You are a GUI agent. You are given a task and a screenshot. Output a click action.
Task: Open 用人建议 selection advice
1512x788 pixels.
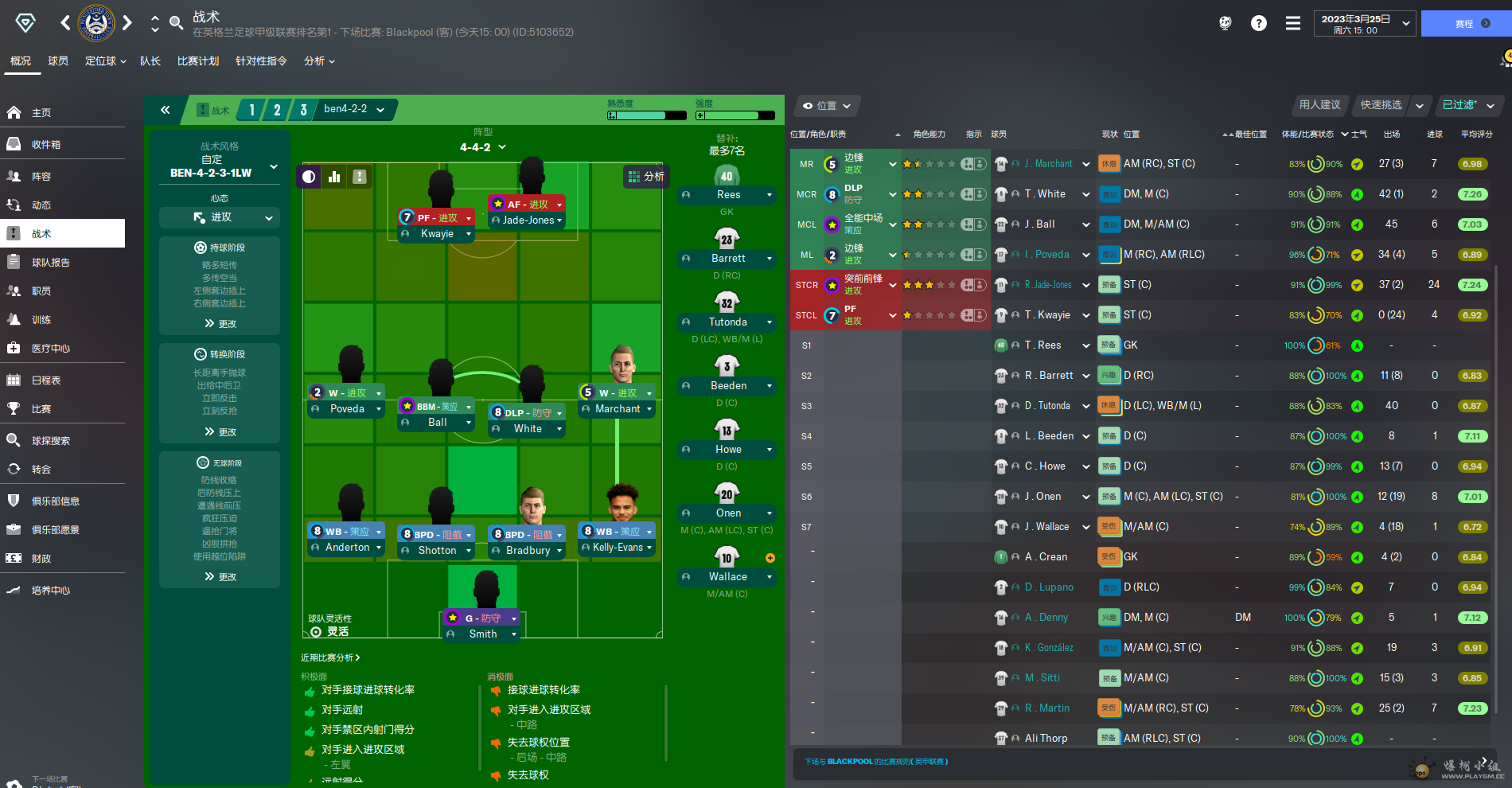click(x=1319, y=105)
